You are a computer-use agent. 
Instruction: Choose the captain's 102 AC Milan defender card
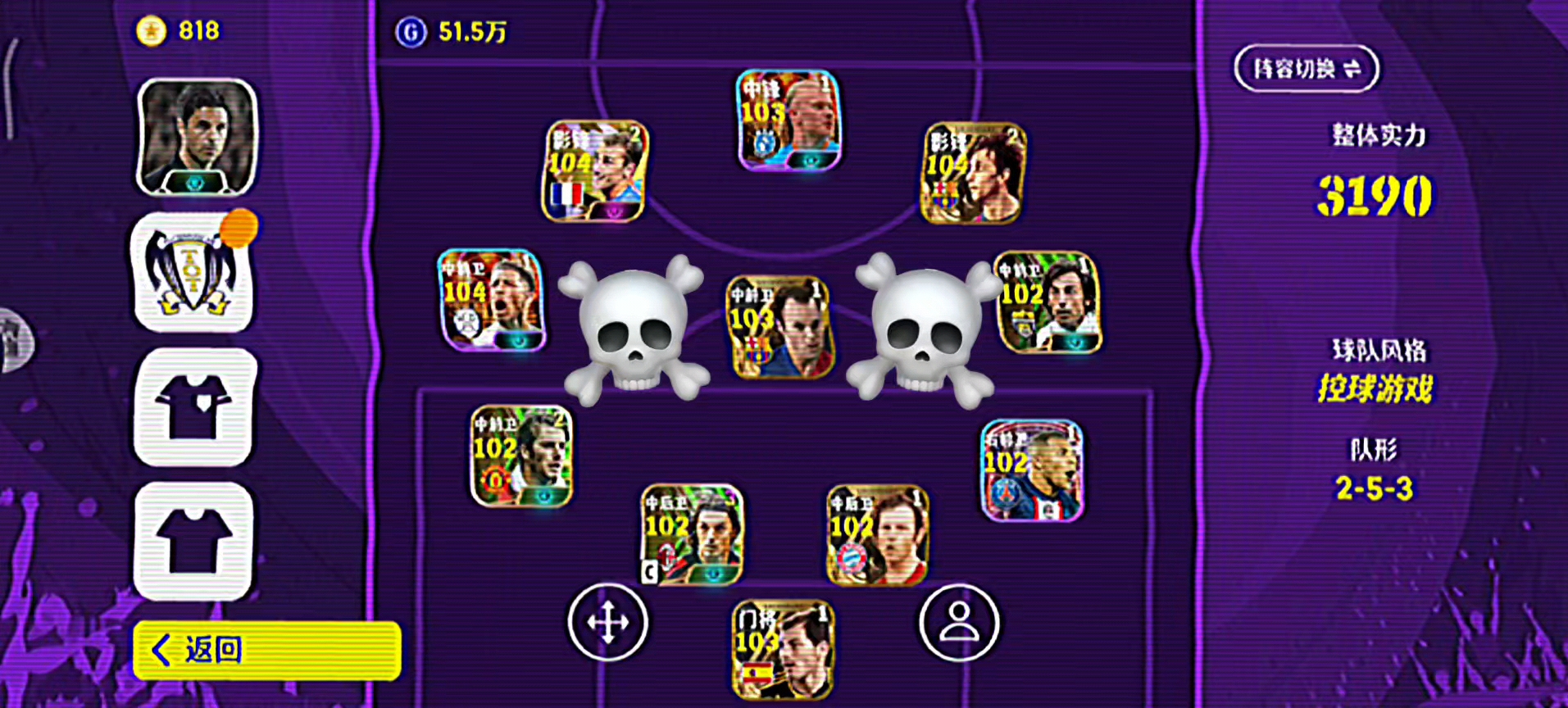(692, 535)
